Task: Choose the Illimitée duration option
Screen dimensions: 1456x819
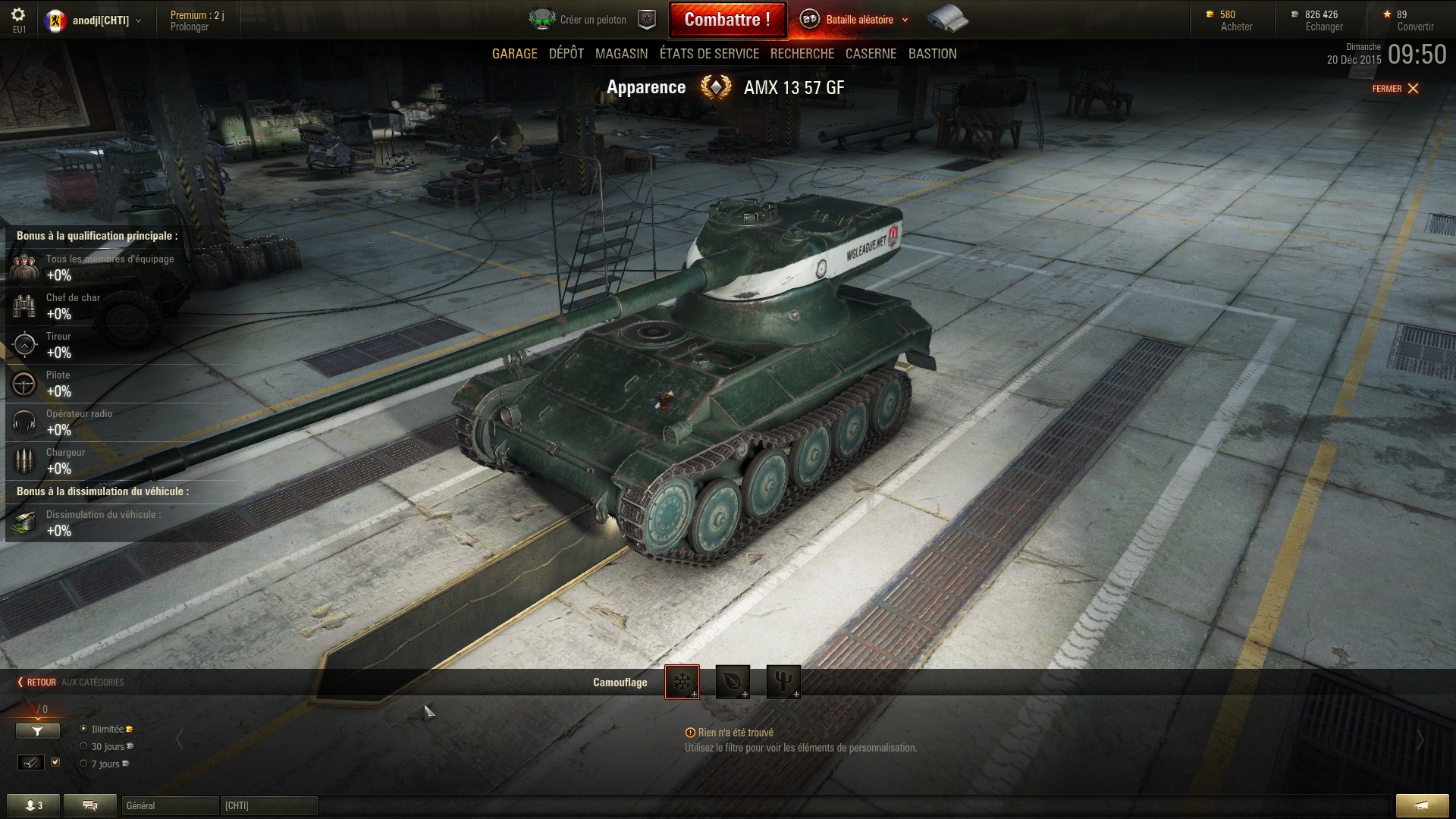Action: click(84, 730)
